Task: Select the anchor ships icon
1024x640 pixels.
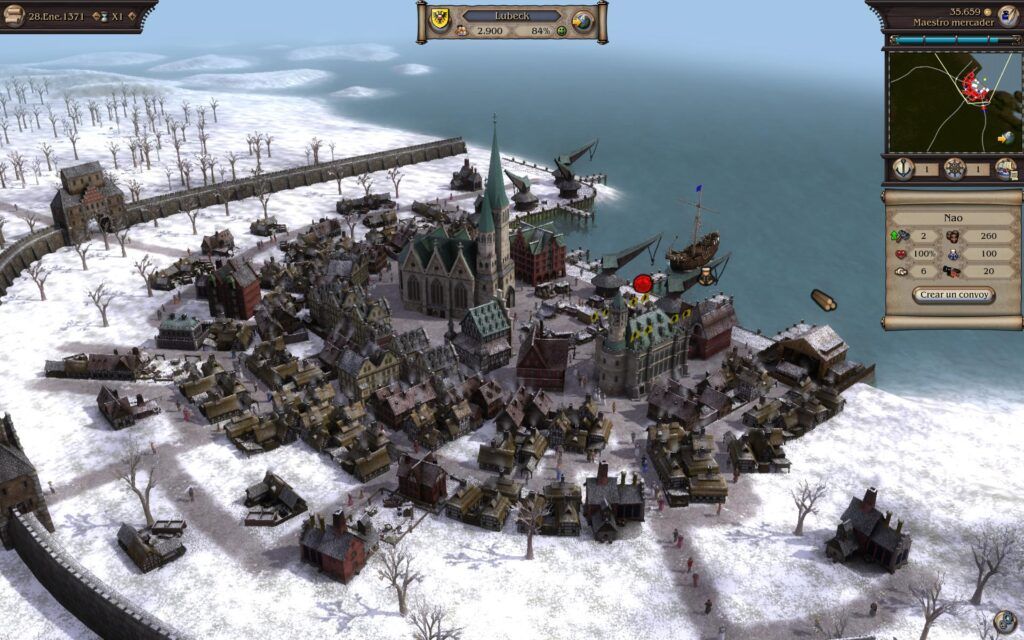Action: 902,169
